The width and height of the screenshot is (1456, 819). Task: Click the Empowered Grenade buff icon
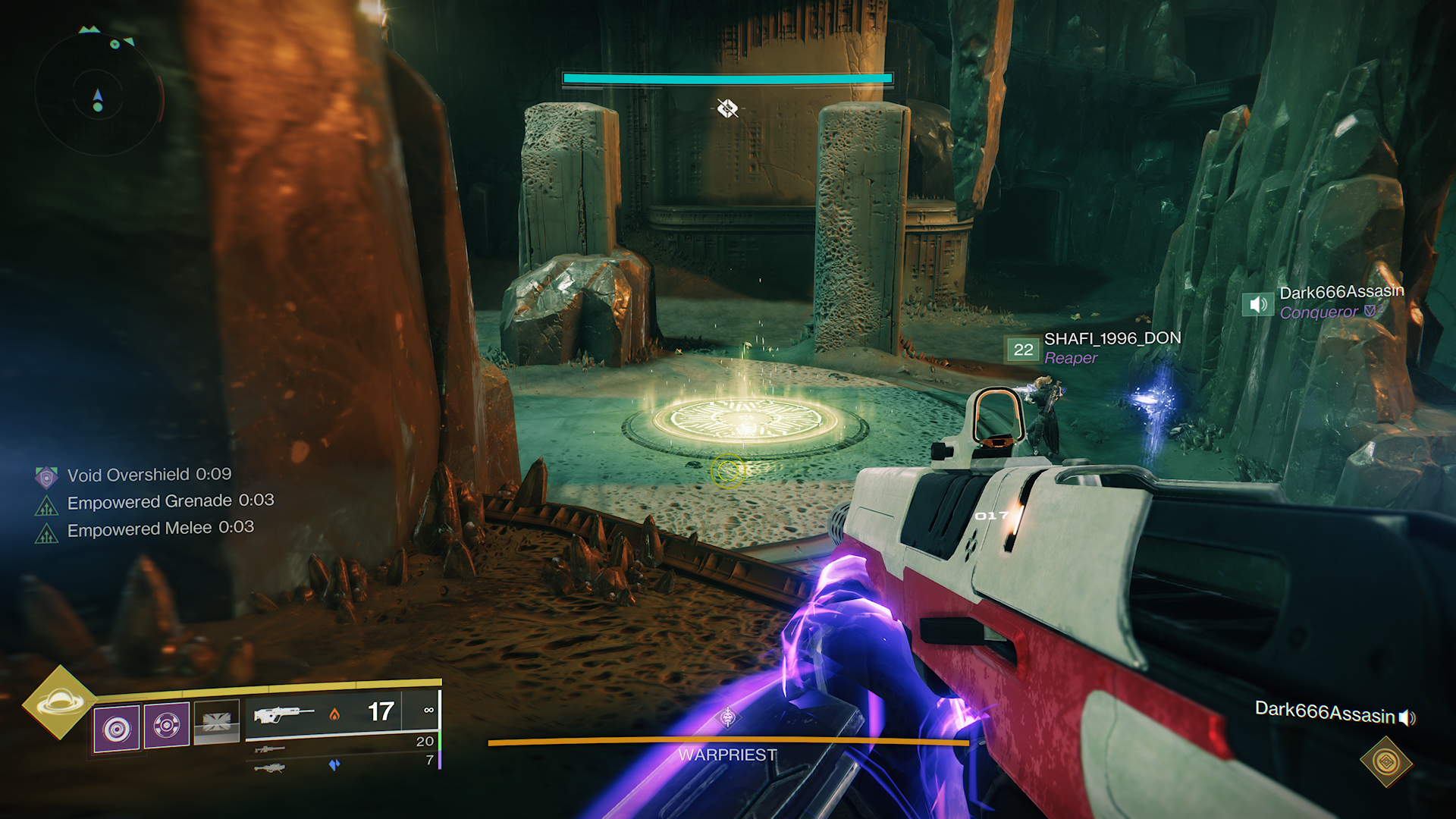point(46,504)
